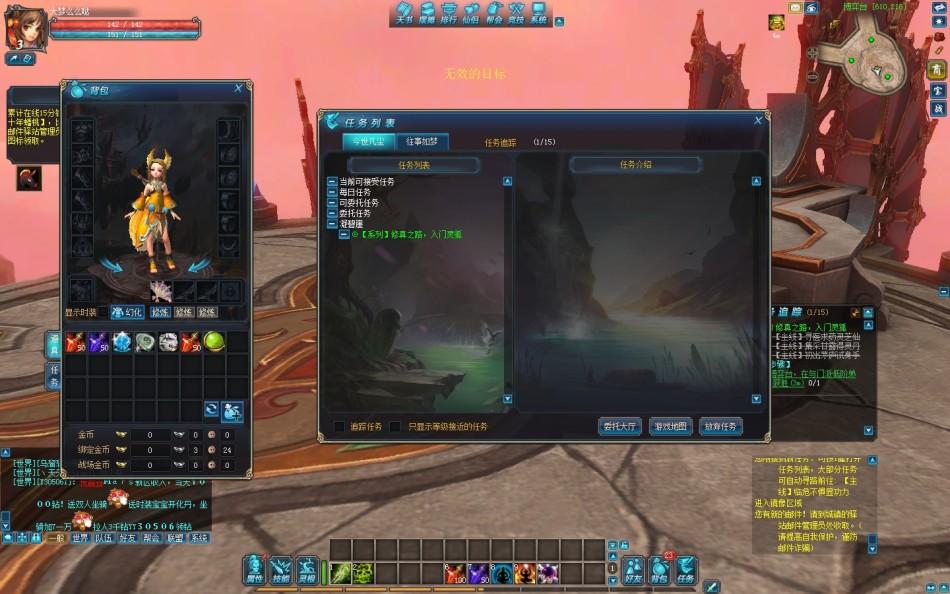Open the 委托大厅 commission hall

(x=620, y=426)
